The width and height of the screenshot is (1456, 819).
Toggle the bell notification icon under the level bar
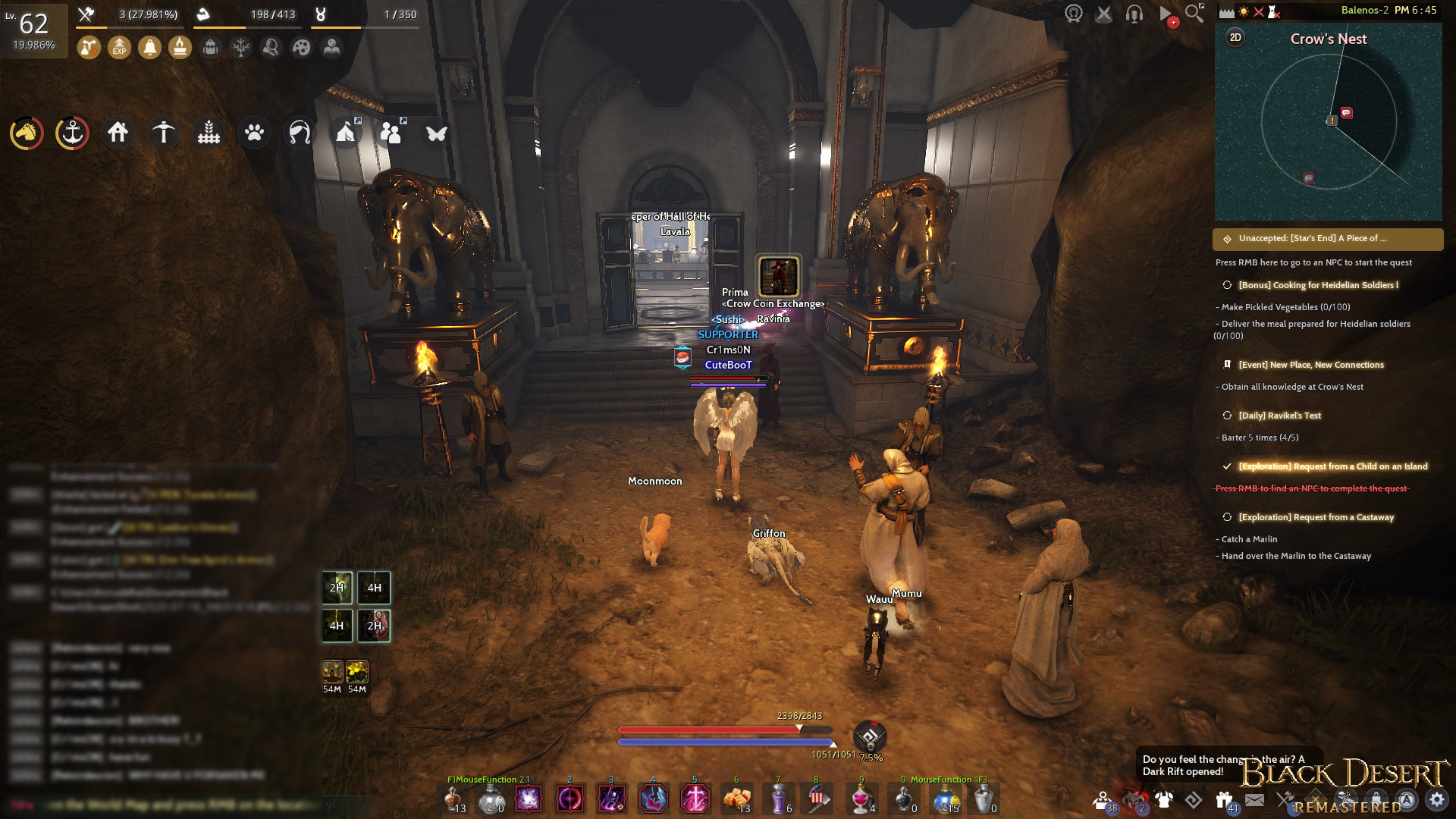coord(150,48)
